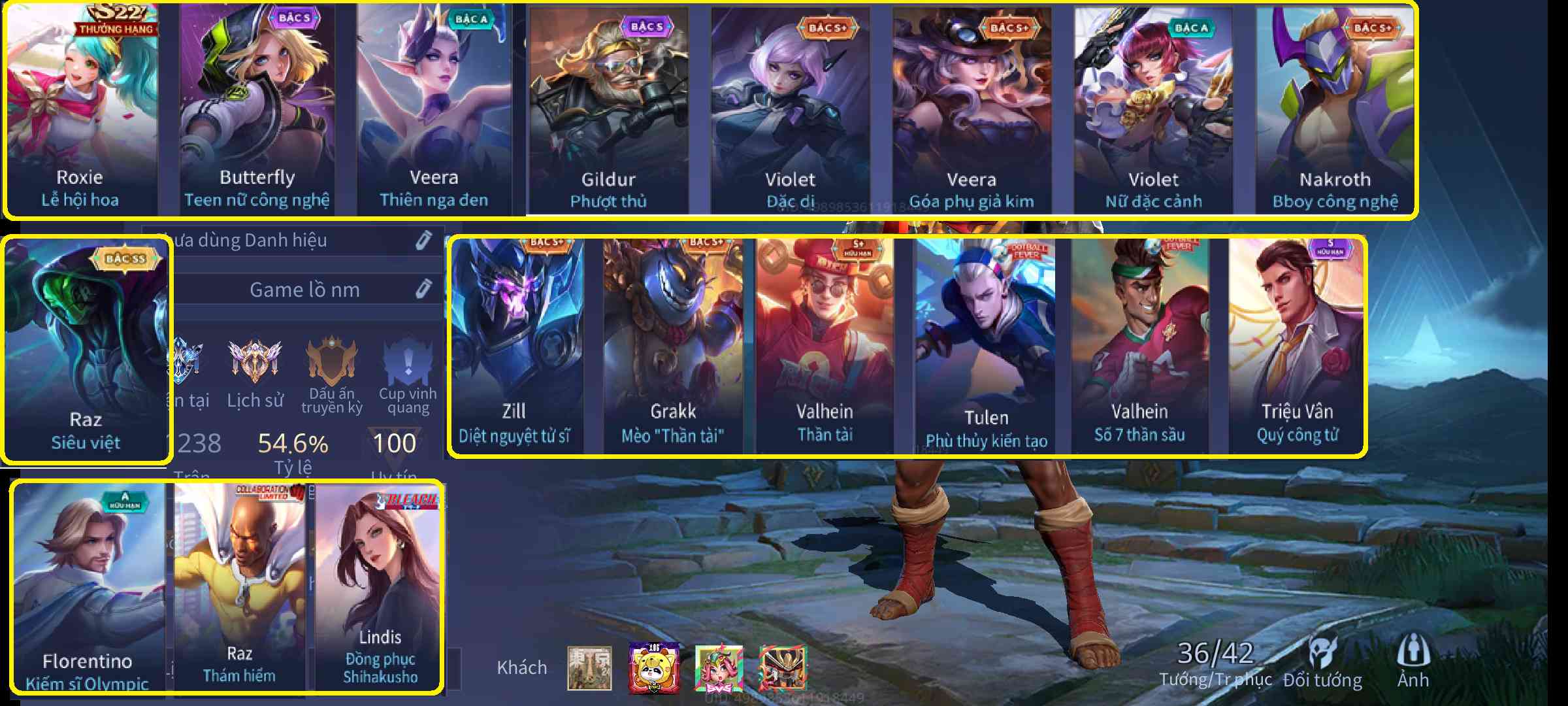This screenshot has width=1568, height=706.
Task: Open Nakroth Bboy công nghệ skin card
Action: [1335, 110]
